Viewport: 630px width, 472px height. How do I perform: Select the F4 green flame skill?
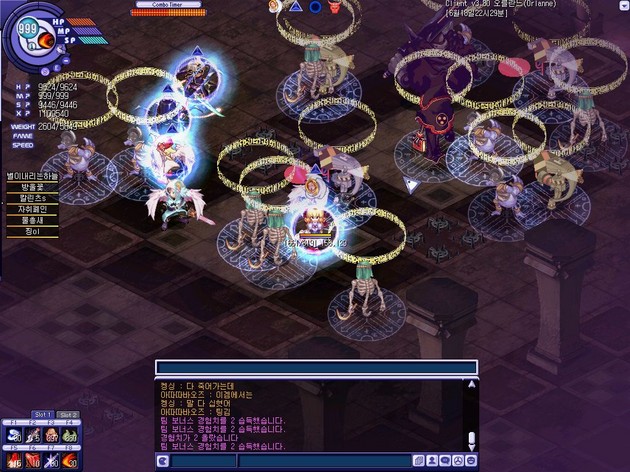pos(69,434)
